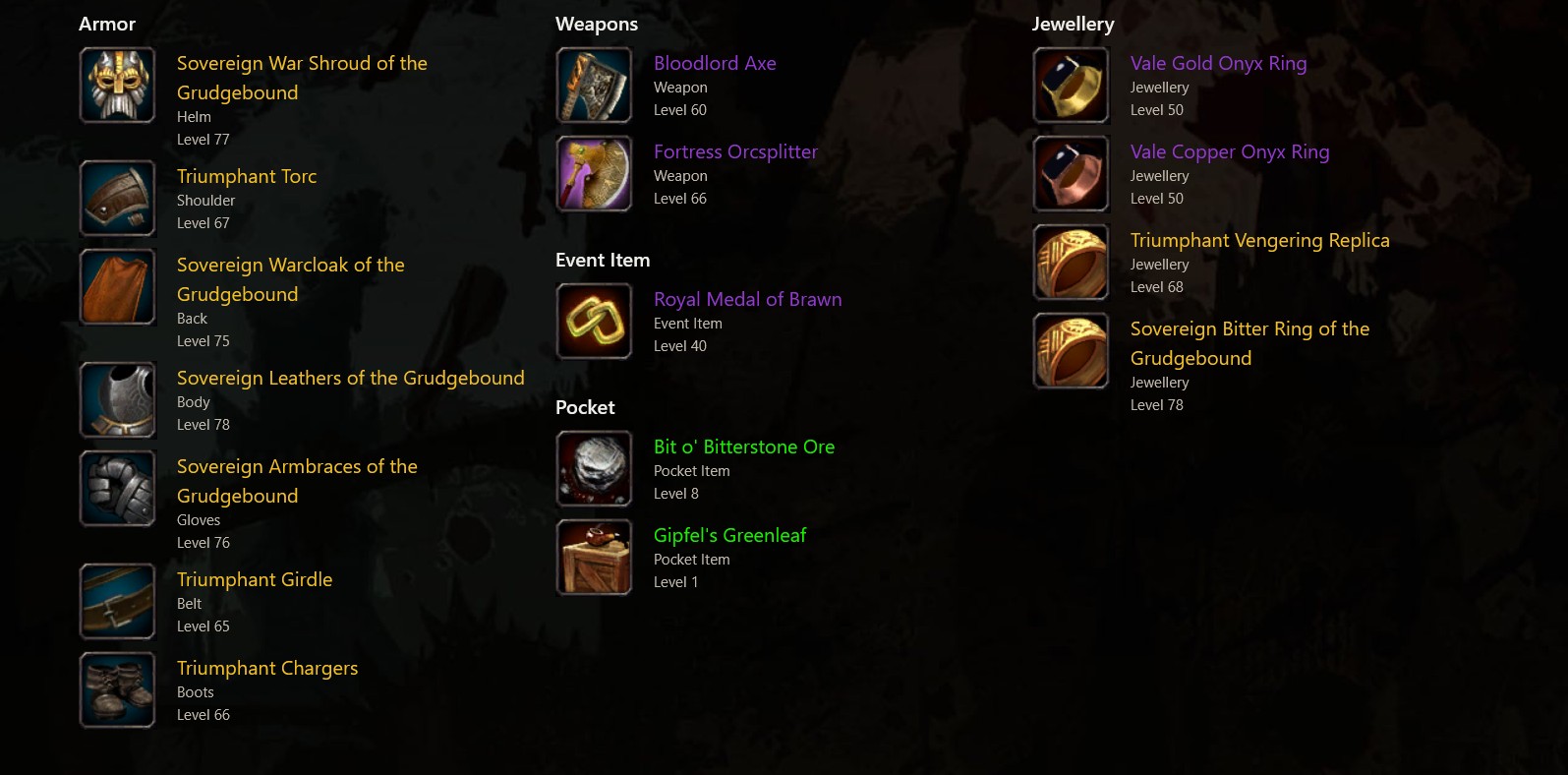Click the Bit o' Bitterstone Ore icon
Screen dimensions: 1568x775
[x=594, y=469]
